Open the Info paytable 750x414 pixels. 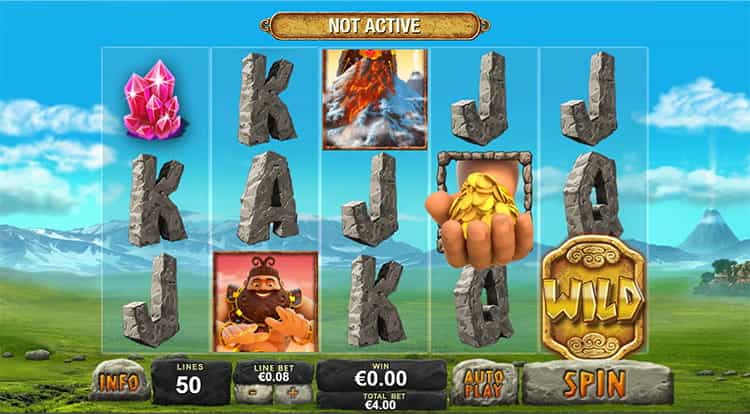119,381
